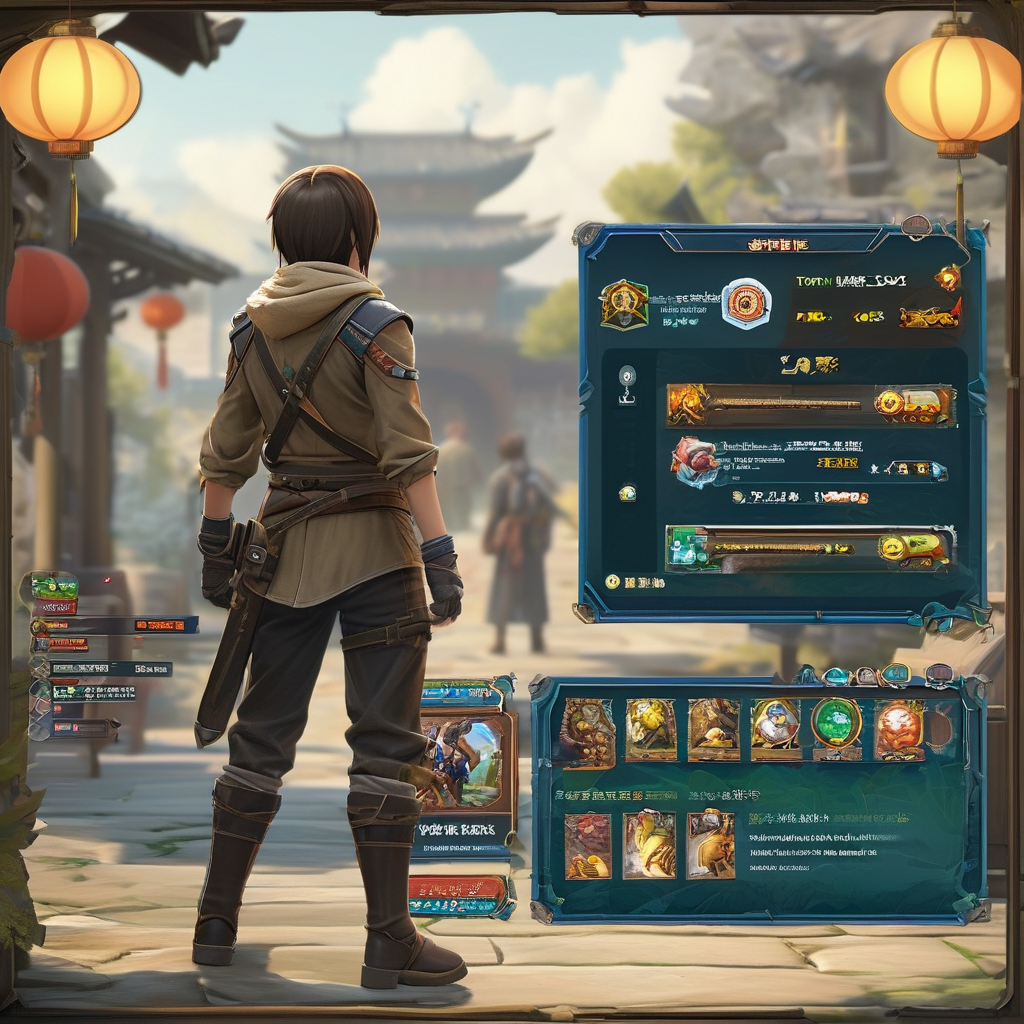Click the small yellow-green orb in sidebar
The height and width of the screenshot is (1024, 1024).
click(627, 492)
